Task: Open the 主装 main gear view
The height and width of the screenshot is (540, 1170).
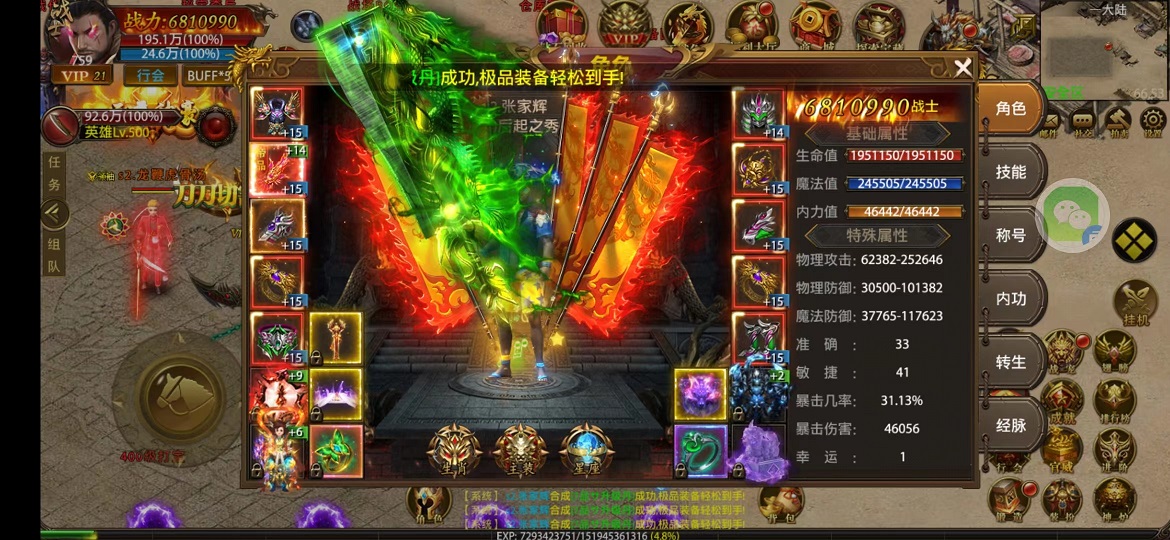Action: [520, 452]
